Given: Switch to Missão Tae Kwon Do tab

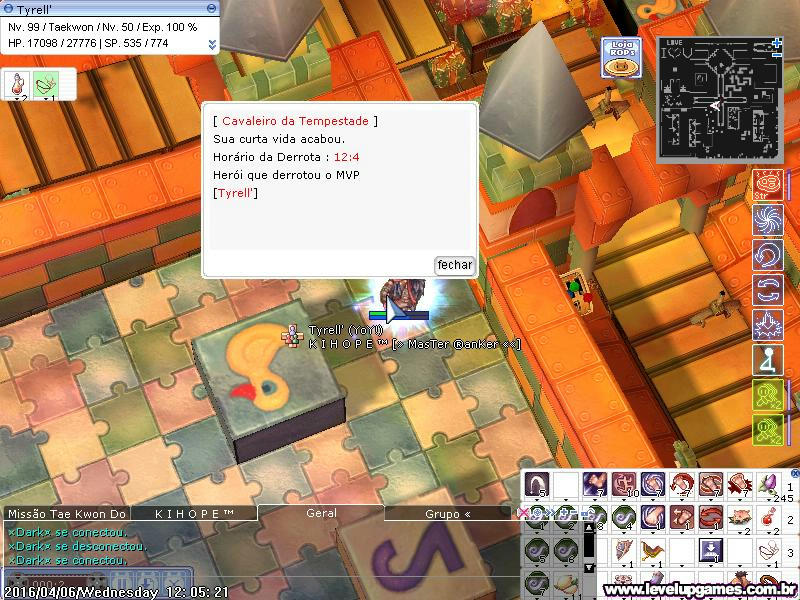Looking at the screenshot, I should click(x=67, y=513).
